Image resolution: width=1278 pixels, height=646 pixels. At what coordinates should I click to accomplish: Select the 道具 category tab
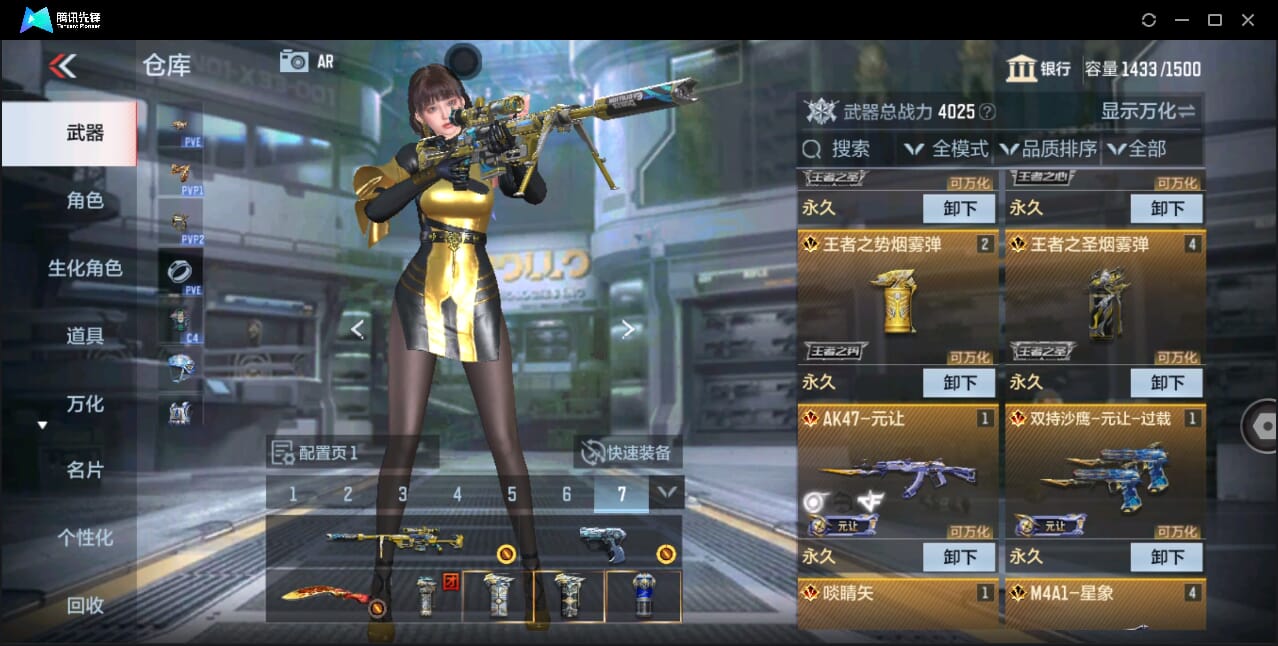tap(85, 336)
